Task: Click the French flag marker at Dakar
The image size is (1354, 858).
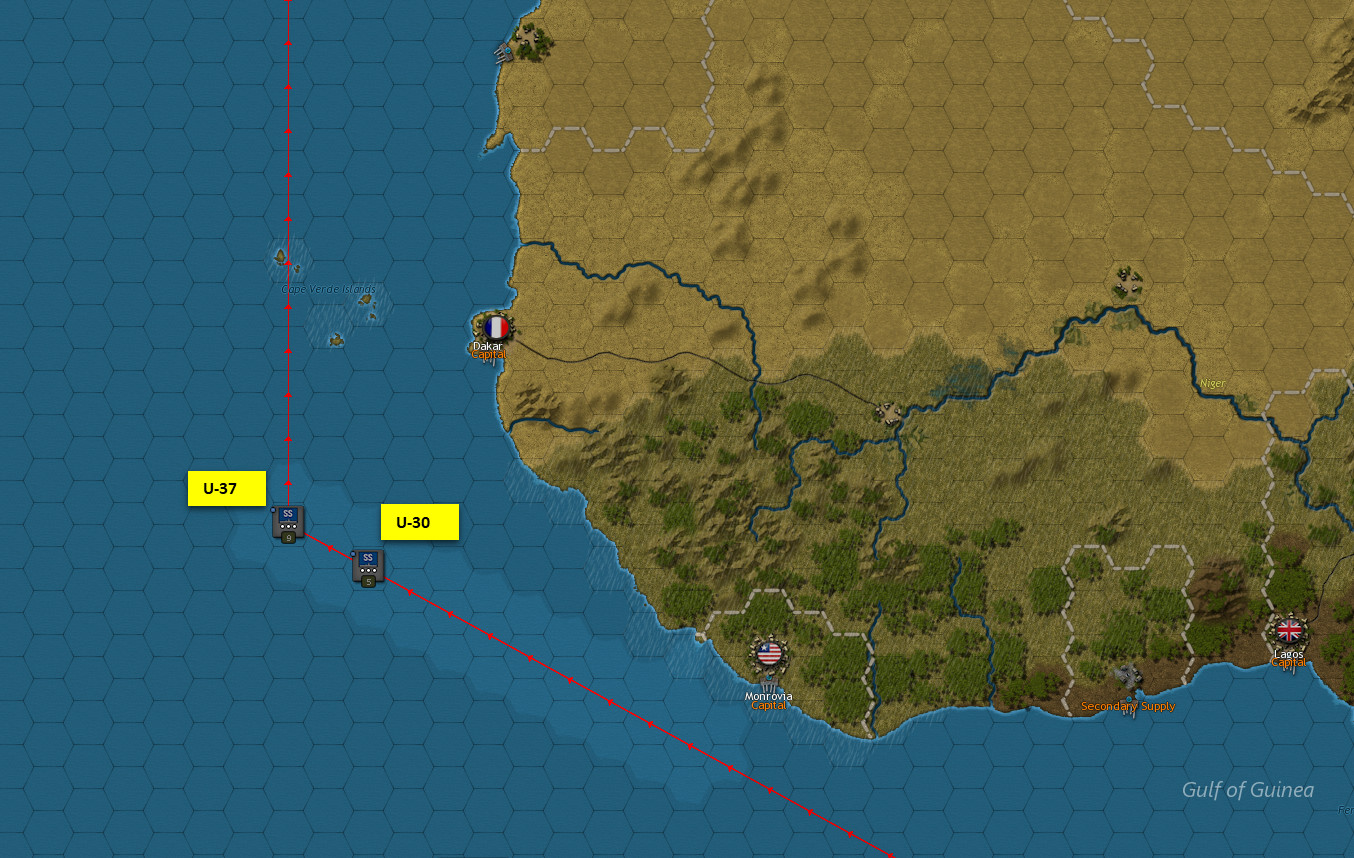Action: [497, 327]
